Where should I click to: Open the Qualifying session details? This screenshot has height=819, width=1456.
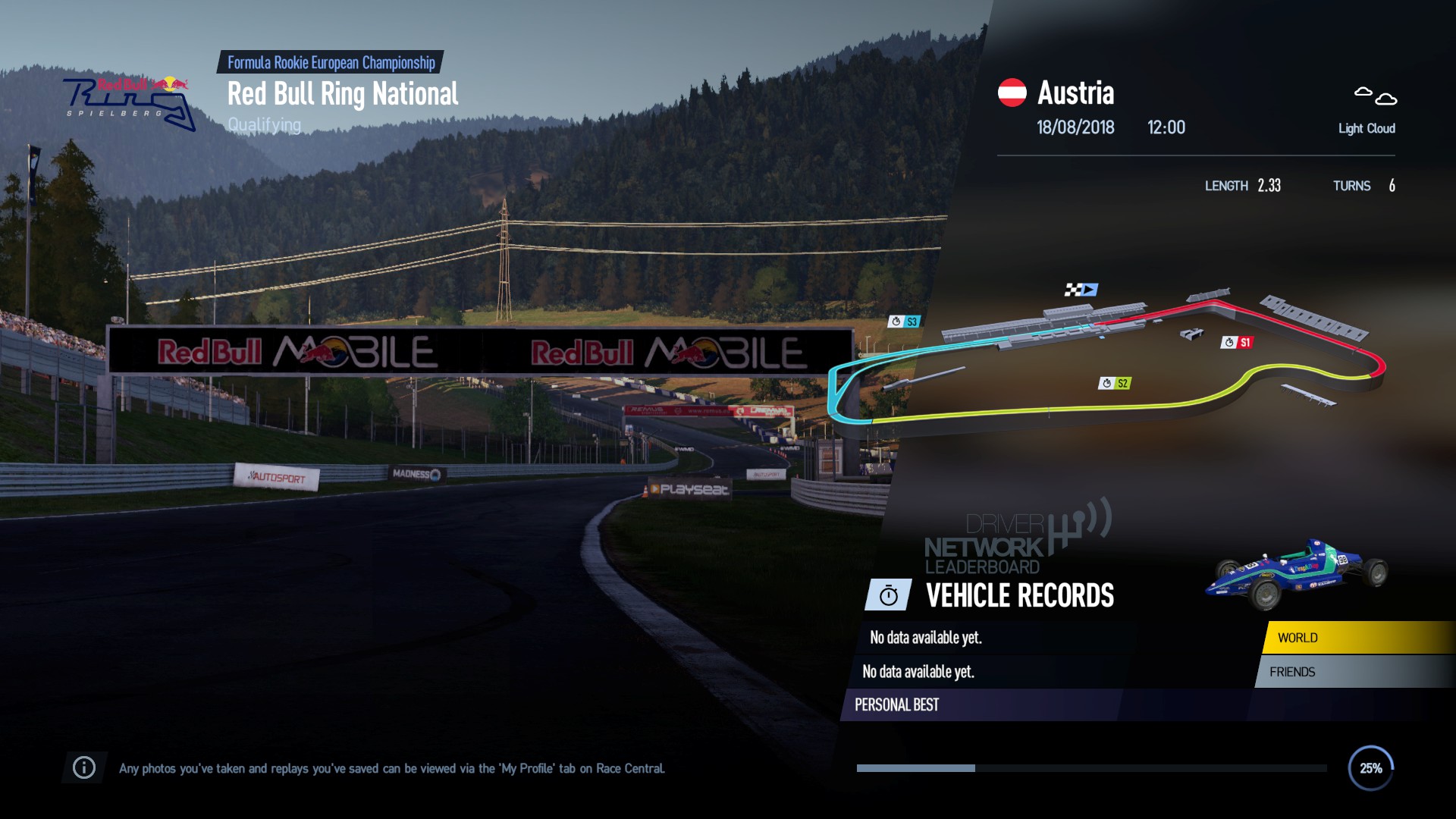pyautogui.click(x=263, y=125)
